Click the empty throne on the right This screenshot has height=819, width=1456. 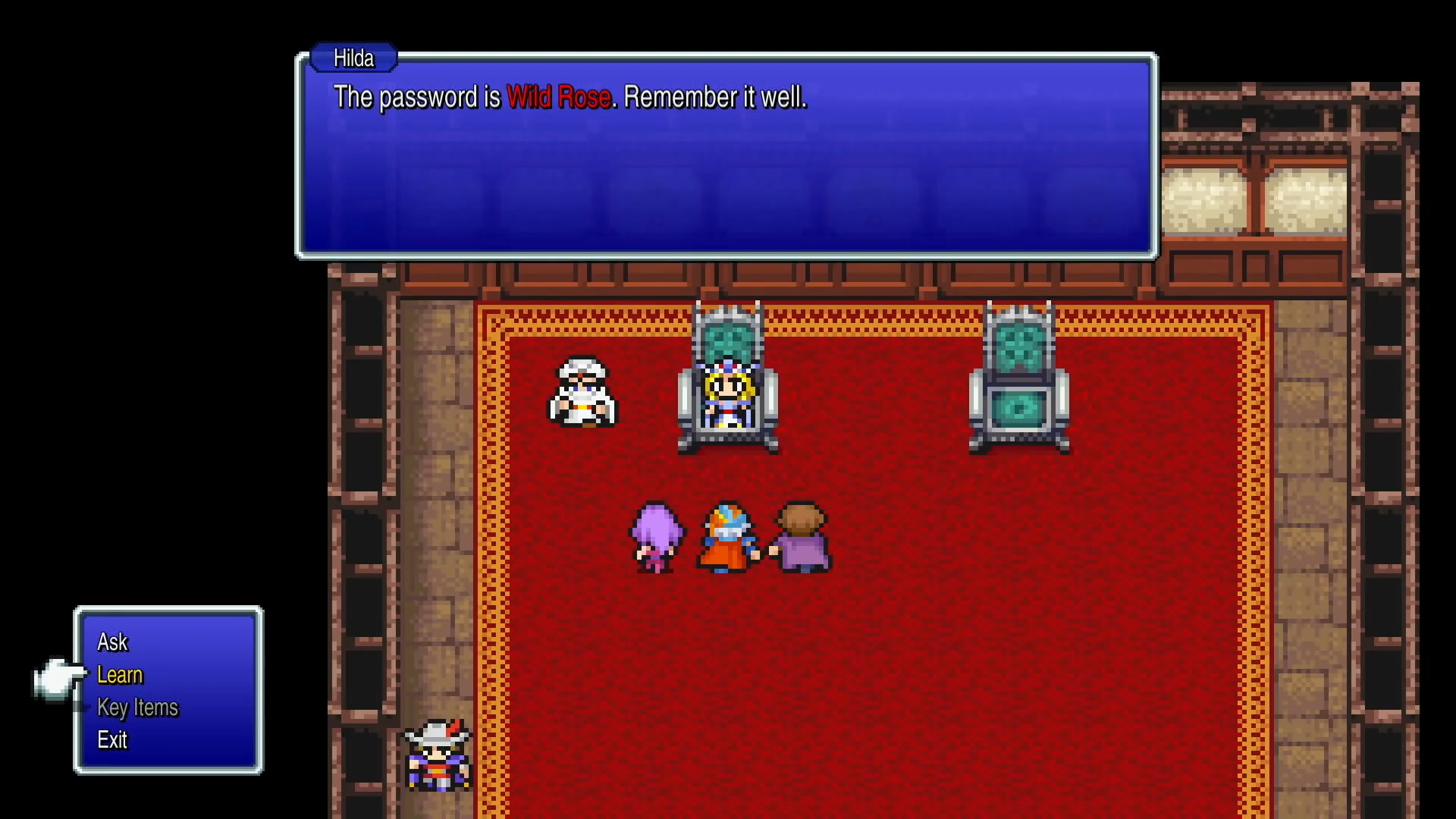click(1020, 379)
